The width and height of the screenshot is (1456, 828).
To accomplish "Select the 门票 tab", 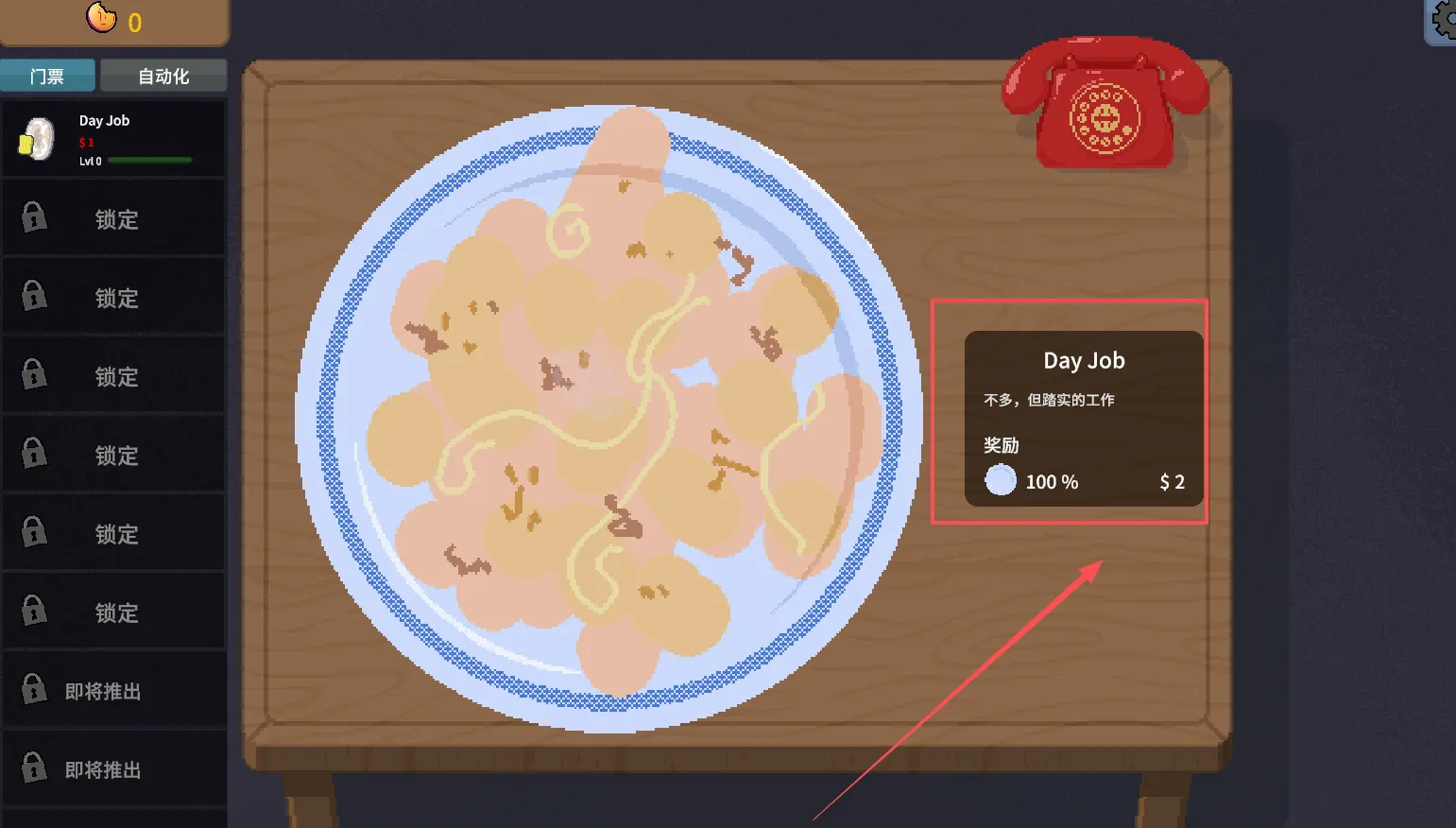I will point(47,75).
